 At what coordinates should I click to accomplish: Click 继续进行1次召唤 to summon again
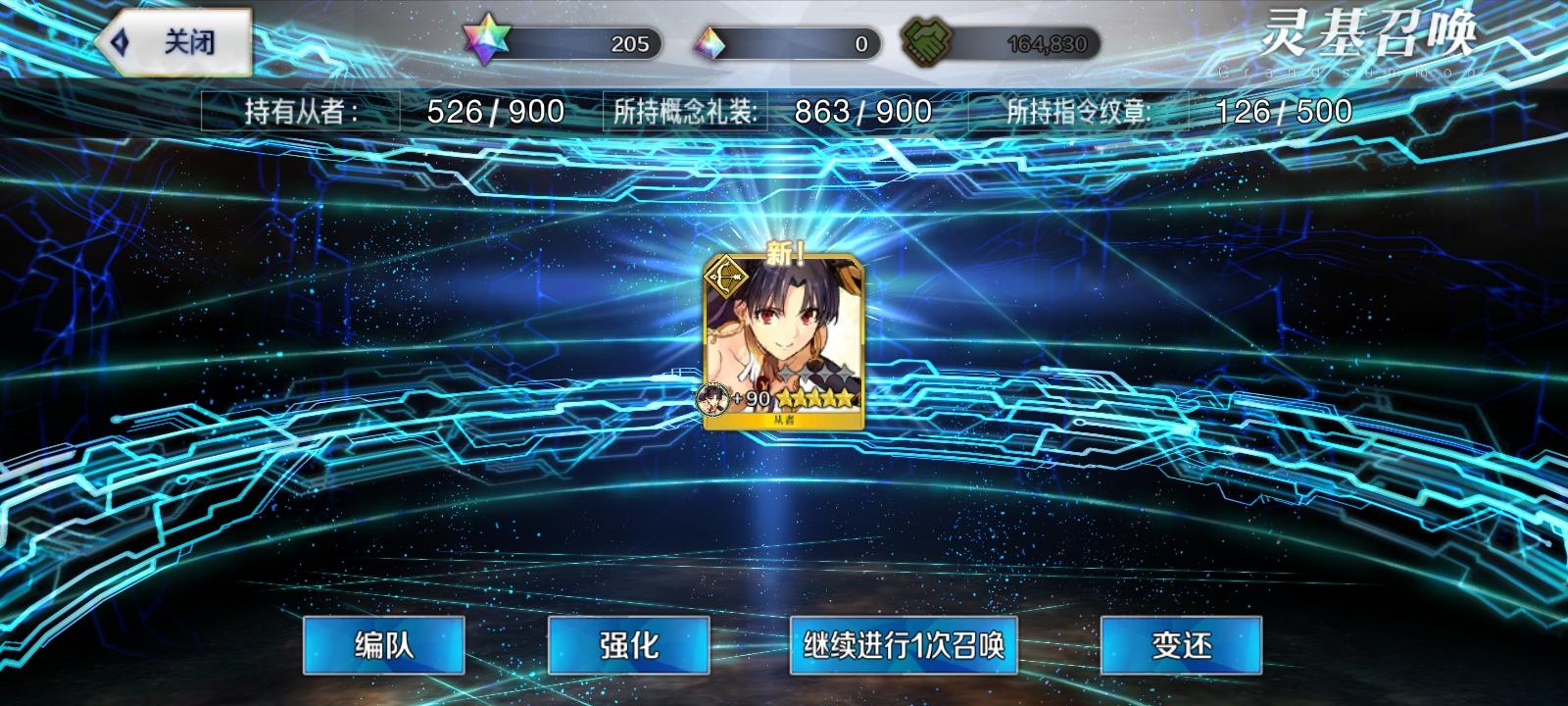point(904,647)
